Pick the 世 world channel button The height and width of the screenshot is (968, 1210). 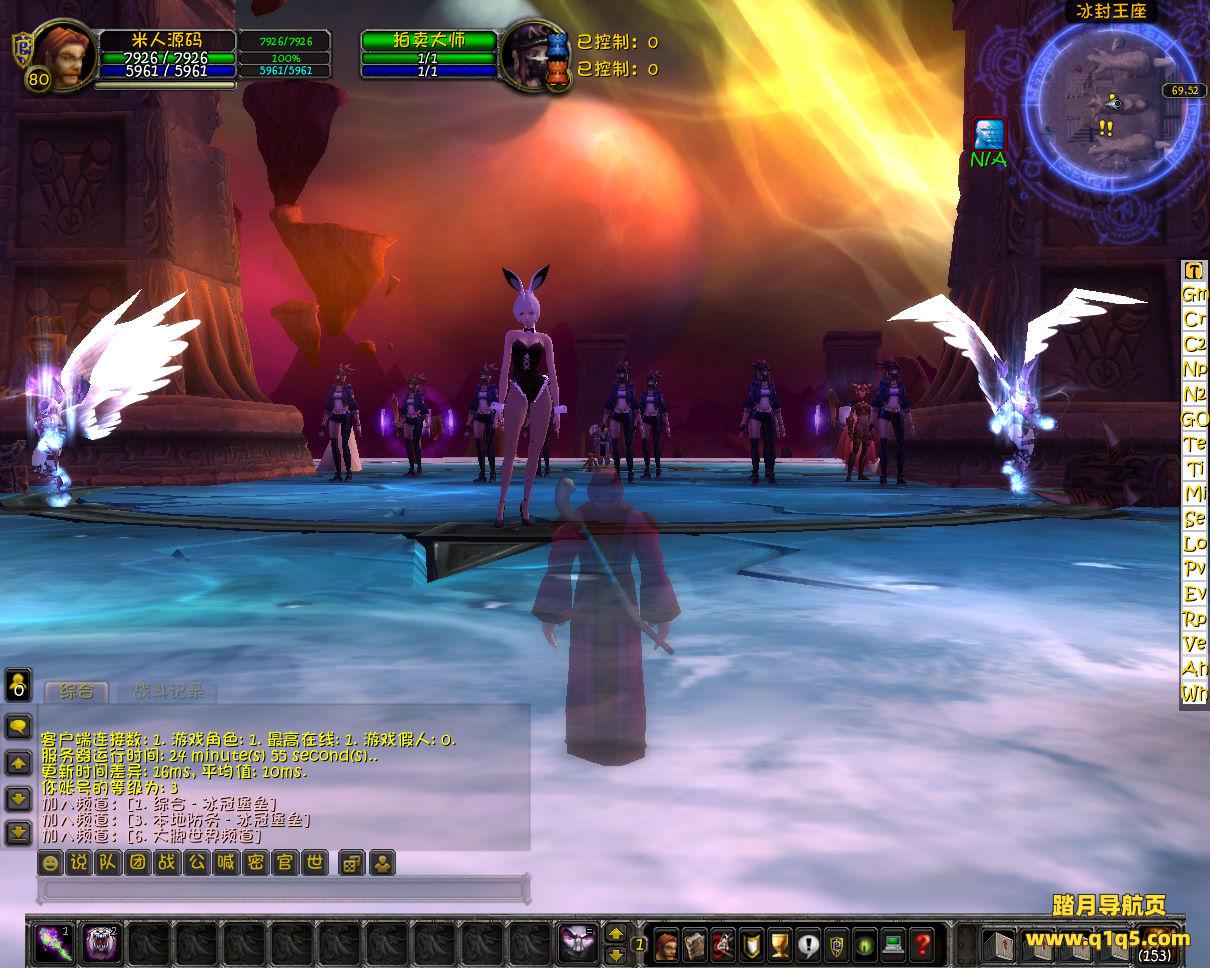point(315,863)
